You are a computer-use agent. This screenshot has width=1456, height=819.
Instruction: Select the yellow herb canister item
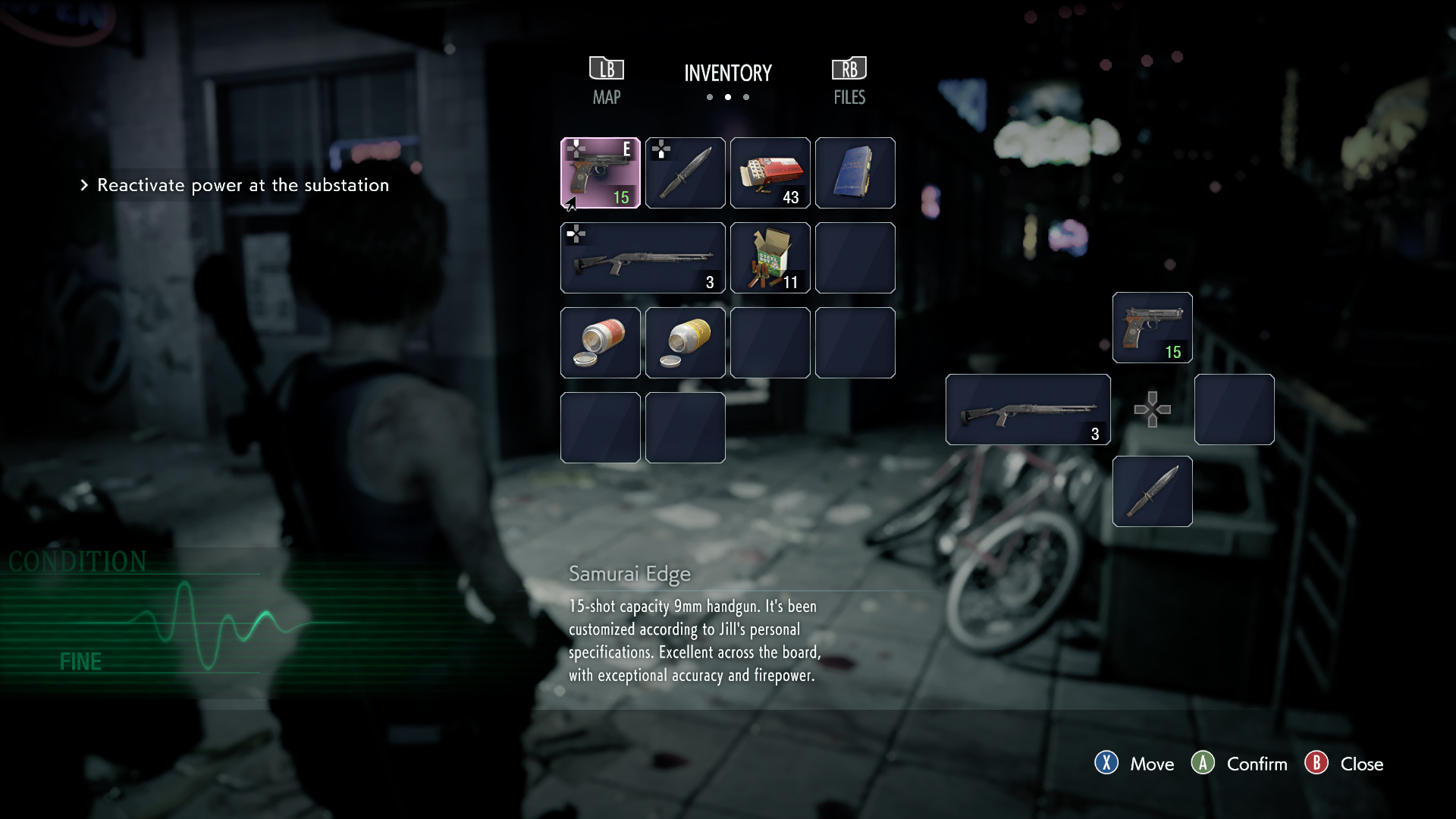coord(686,343)
